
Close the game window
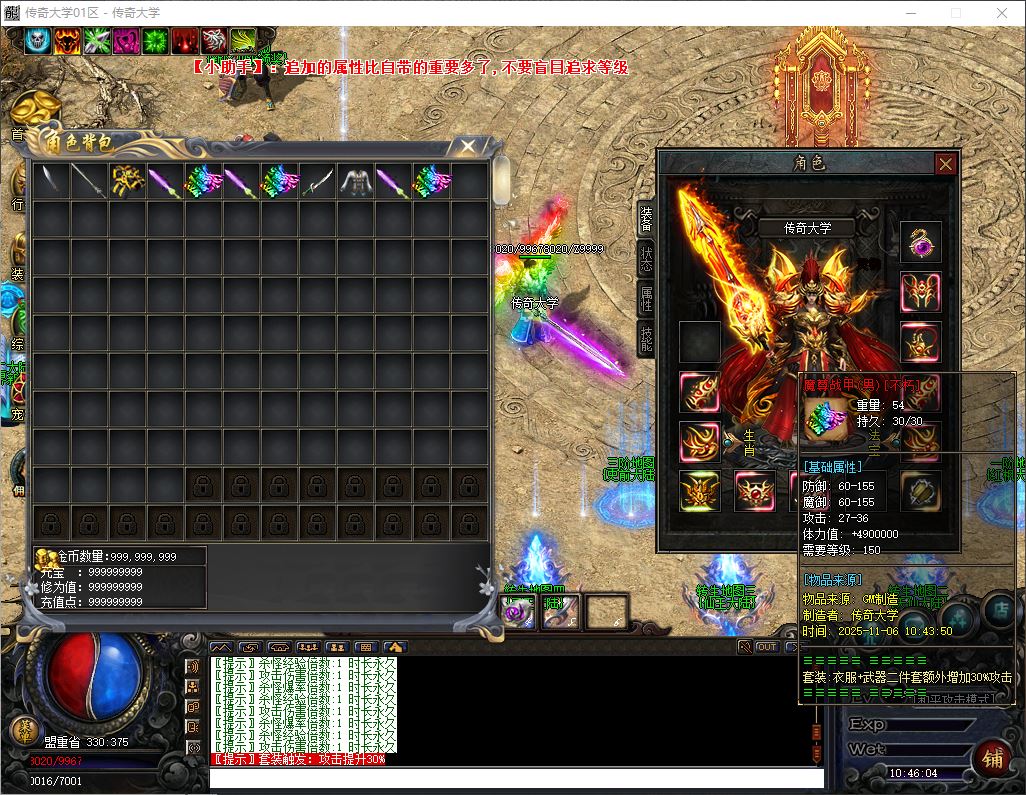coord(1002,13)
